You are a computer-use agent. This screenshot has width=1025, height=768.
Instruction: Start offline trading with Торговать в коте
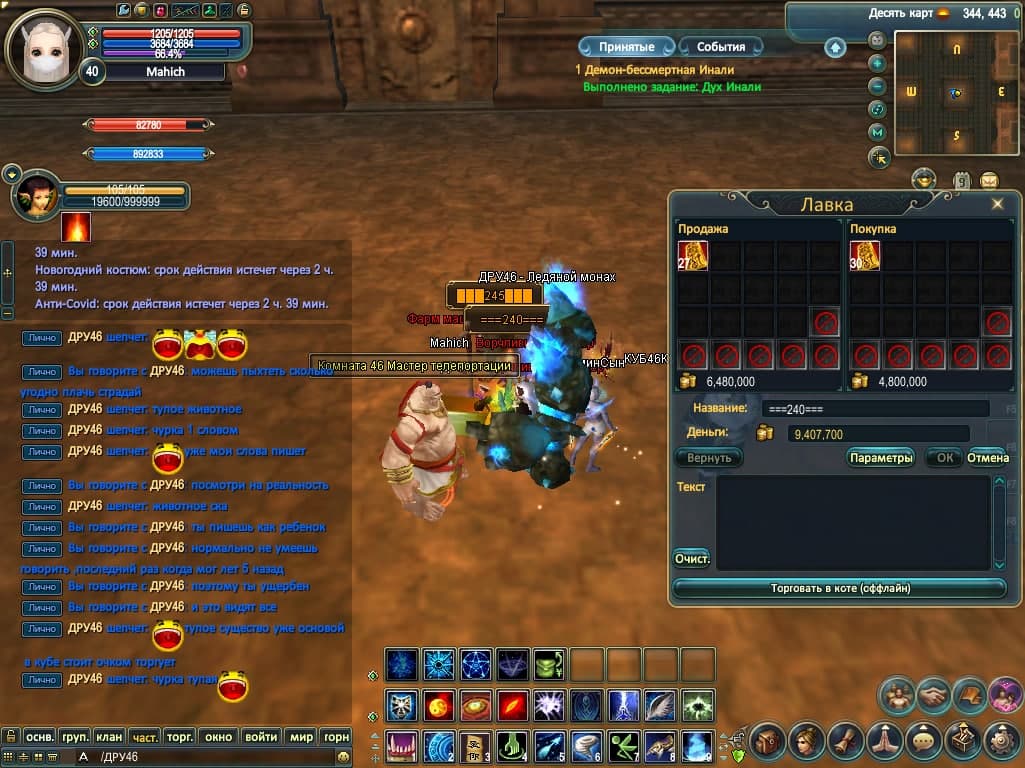(840, 589)
